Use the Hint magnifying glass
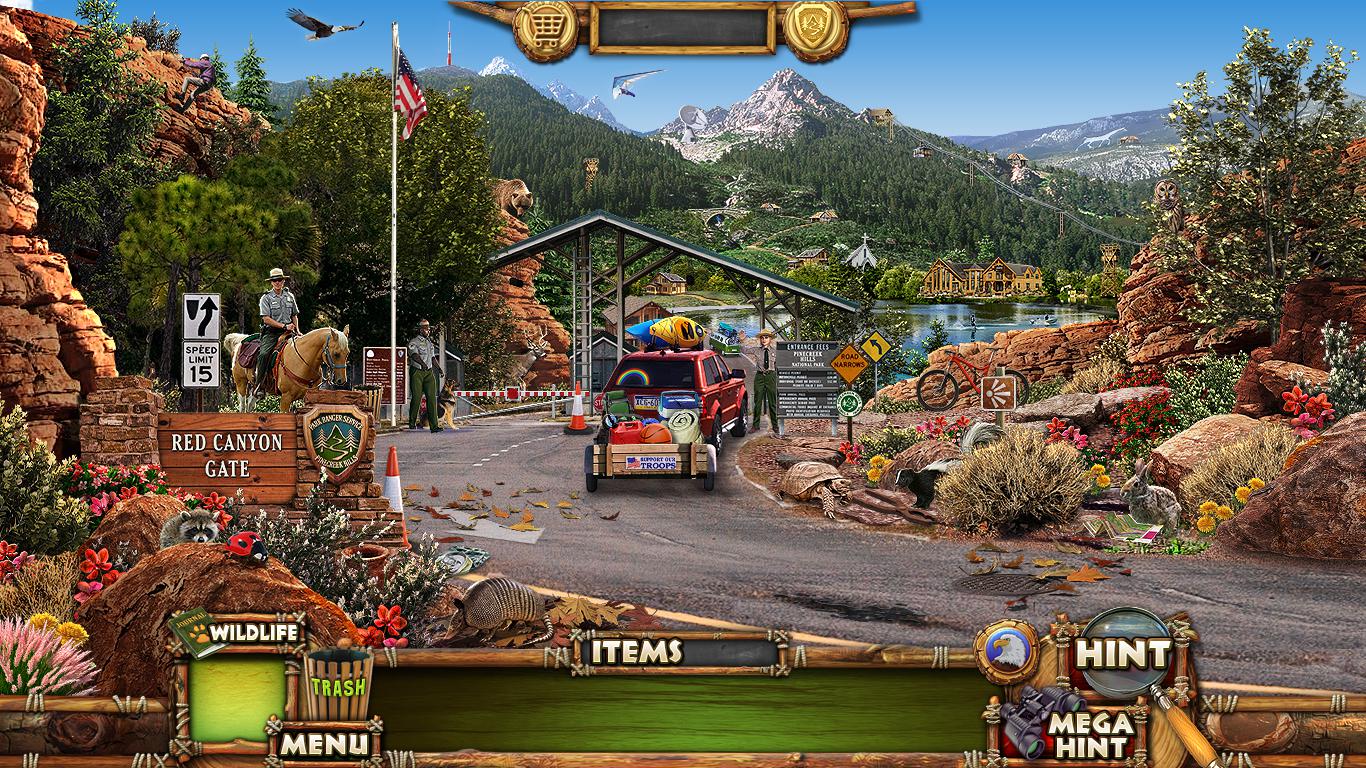1366x768 pixels. pos(1122,654)
